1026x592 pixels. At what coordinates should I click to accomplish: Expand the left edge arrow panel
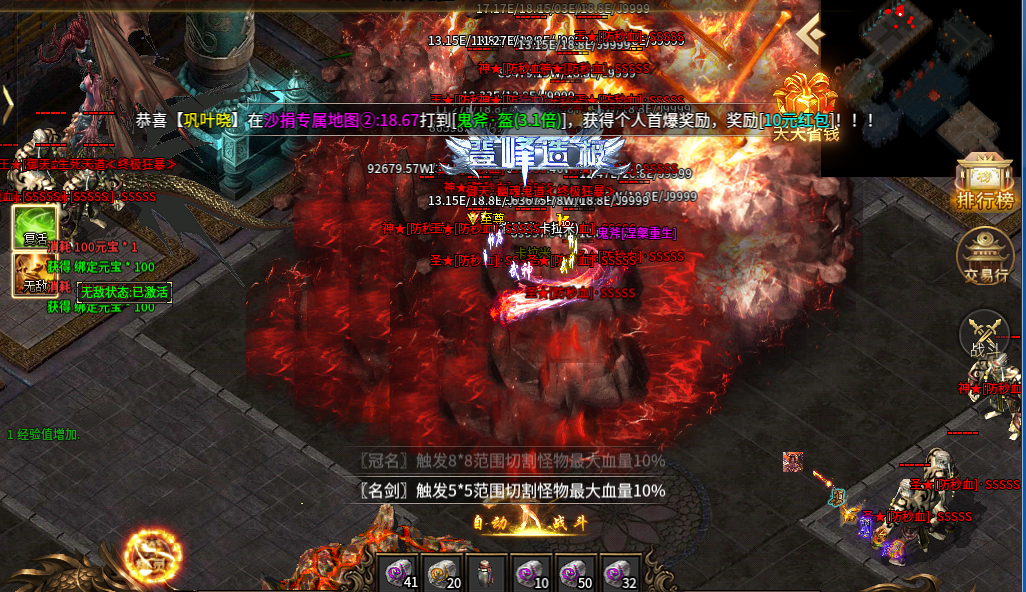coord(6,100)
